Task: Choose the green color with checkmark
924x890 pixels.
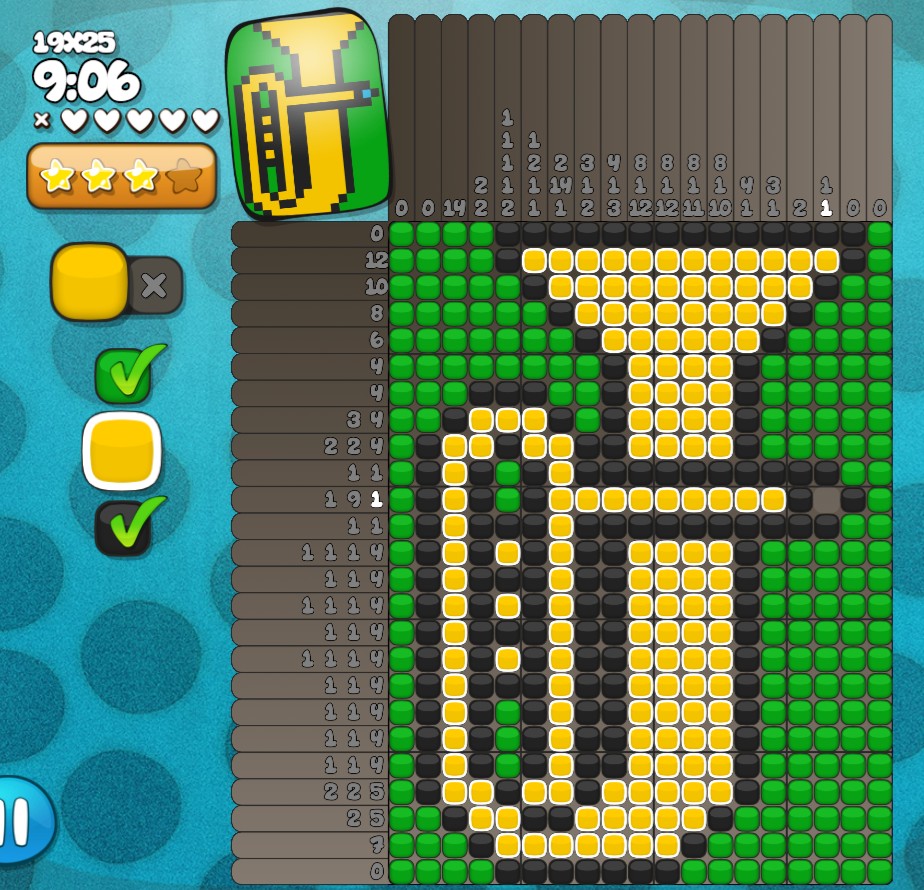Action: 124,374
